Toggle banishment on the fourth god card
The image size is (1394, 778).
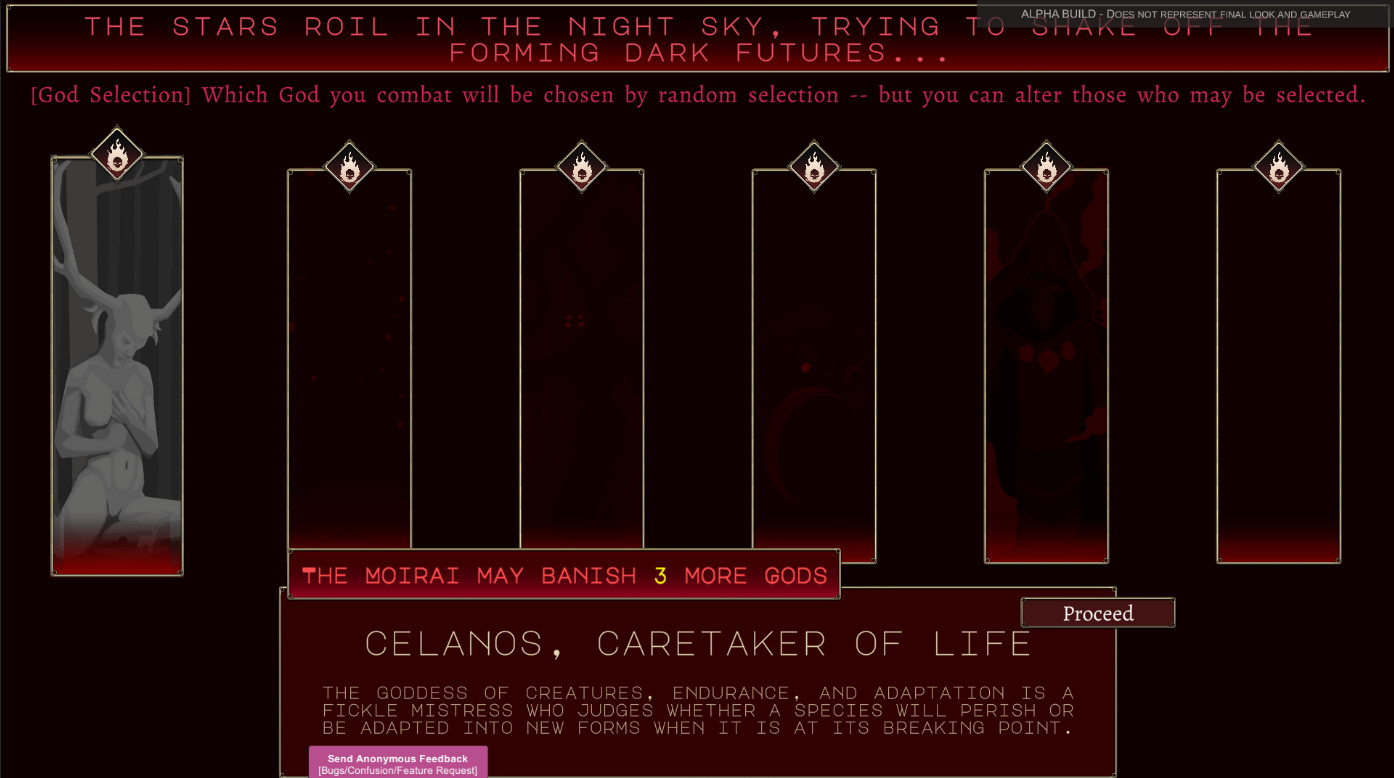click(813, 168)
